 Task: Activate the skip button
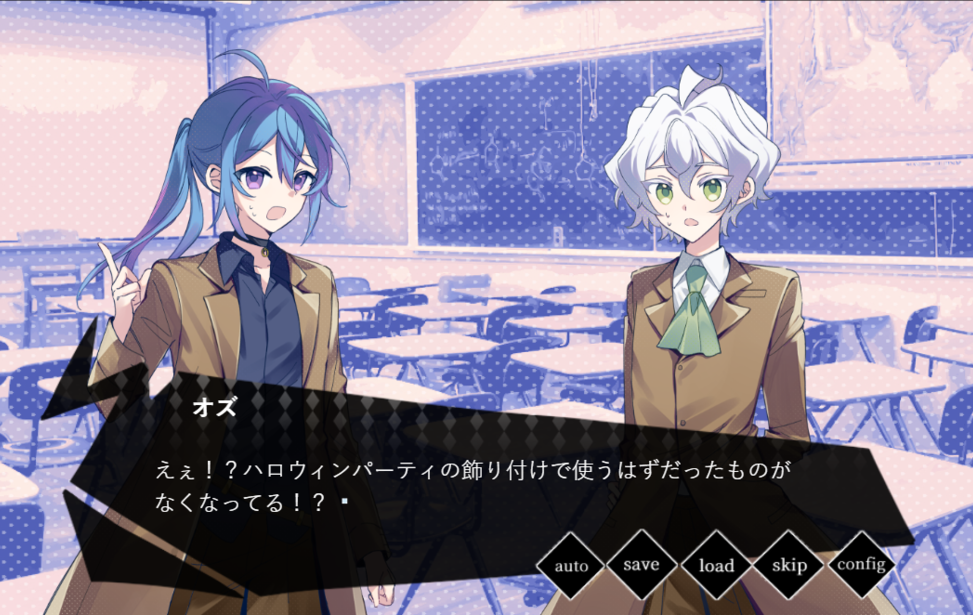click(789, 565)
